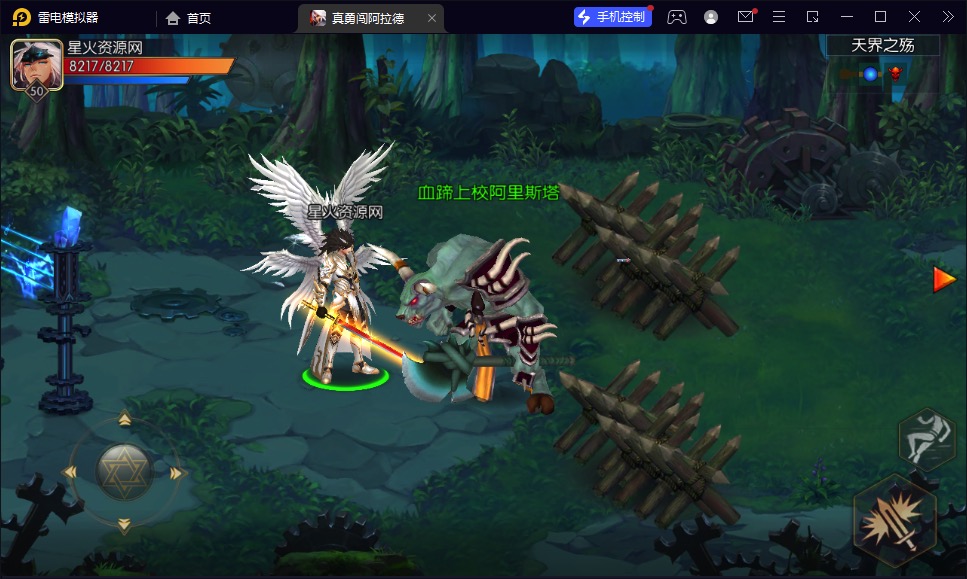Switch to the 首页 home tab
967x579 pixels.
[188, 18]
